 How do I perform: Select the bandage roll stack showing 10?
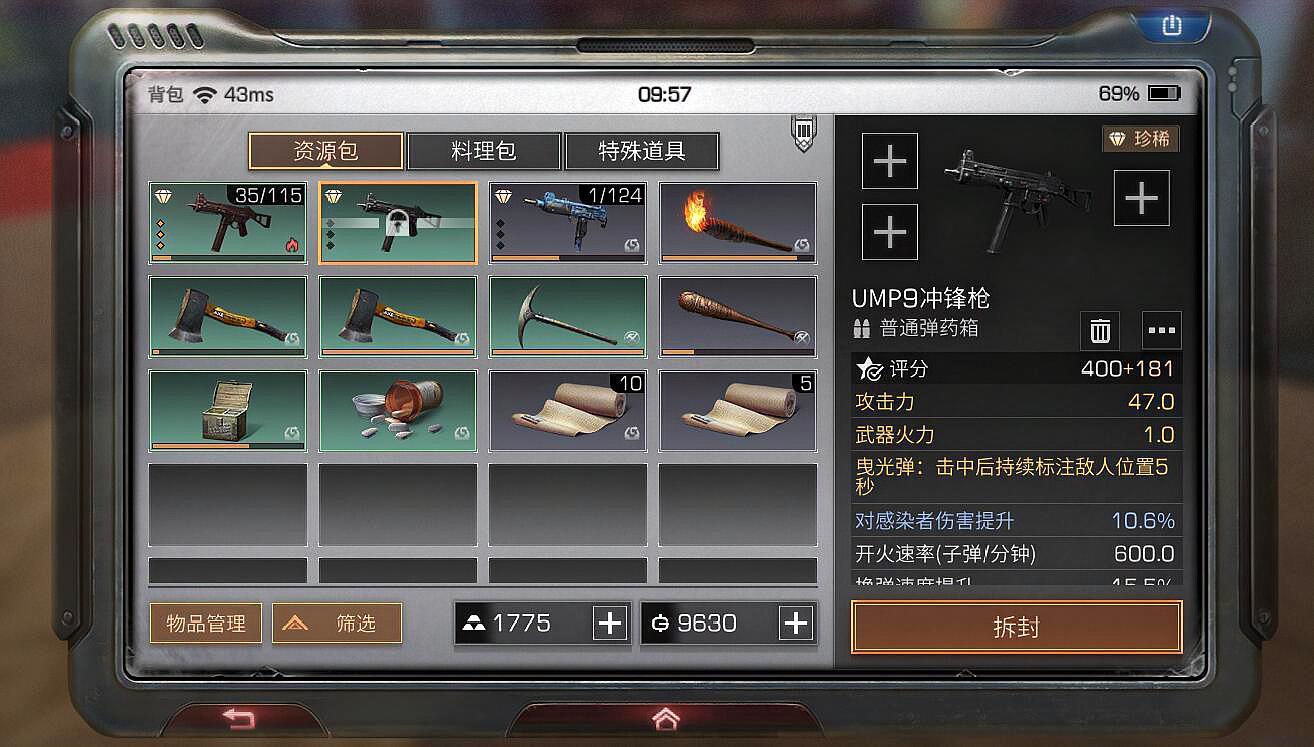[x=567, y=412]
